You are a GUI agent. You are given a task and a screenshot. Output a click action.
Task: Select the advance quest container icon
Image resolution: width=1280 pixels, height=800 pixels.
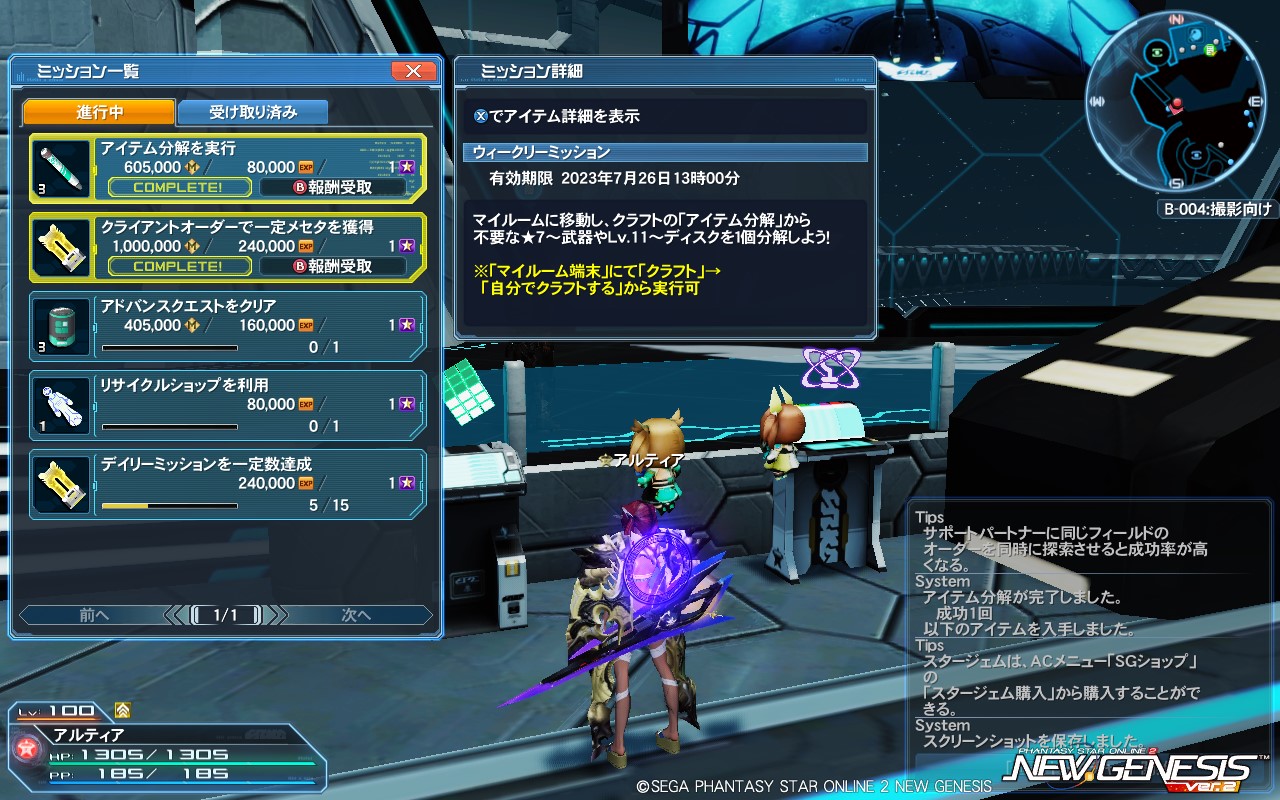pos(60,322)
